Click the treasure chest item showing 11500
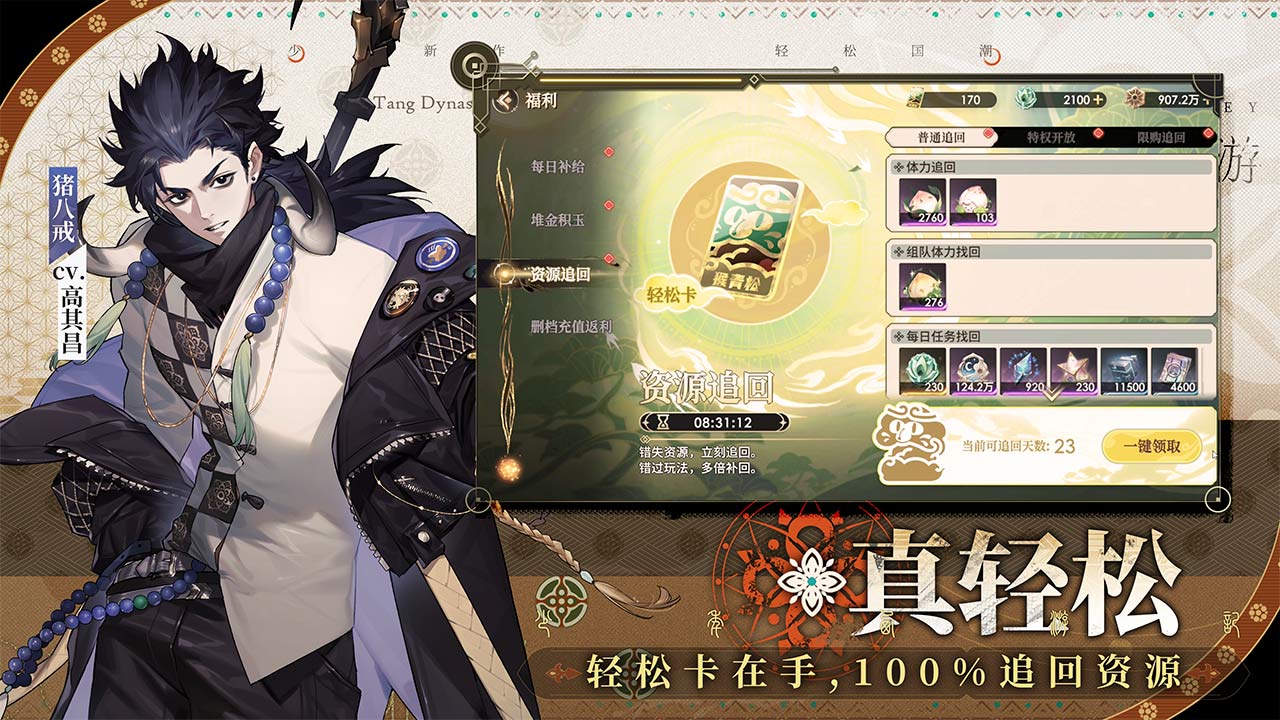 coord(1123,368)
